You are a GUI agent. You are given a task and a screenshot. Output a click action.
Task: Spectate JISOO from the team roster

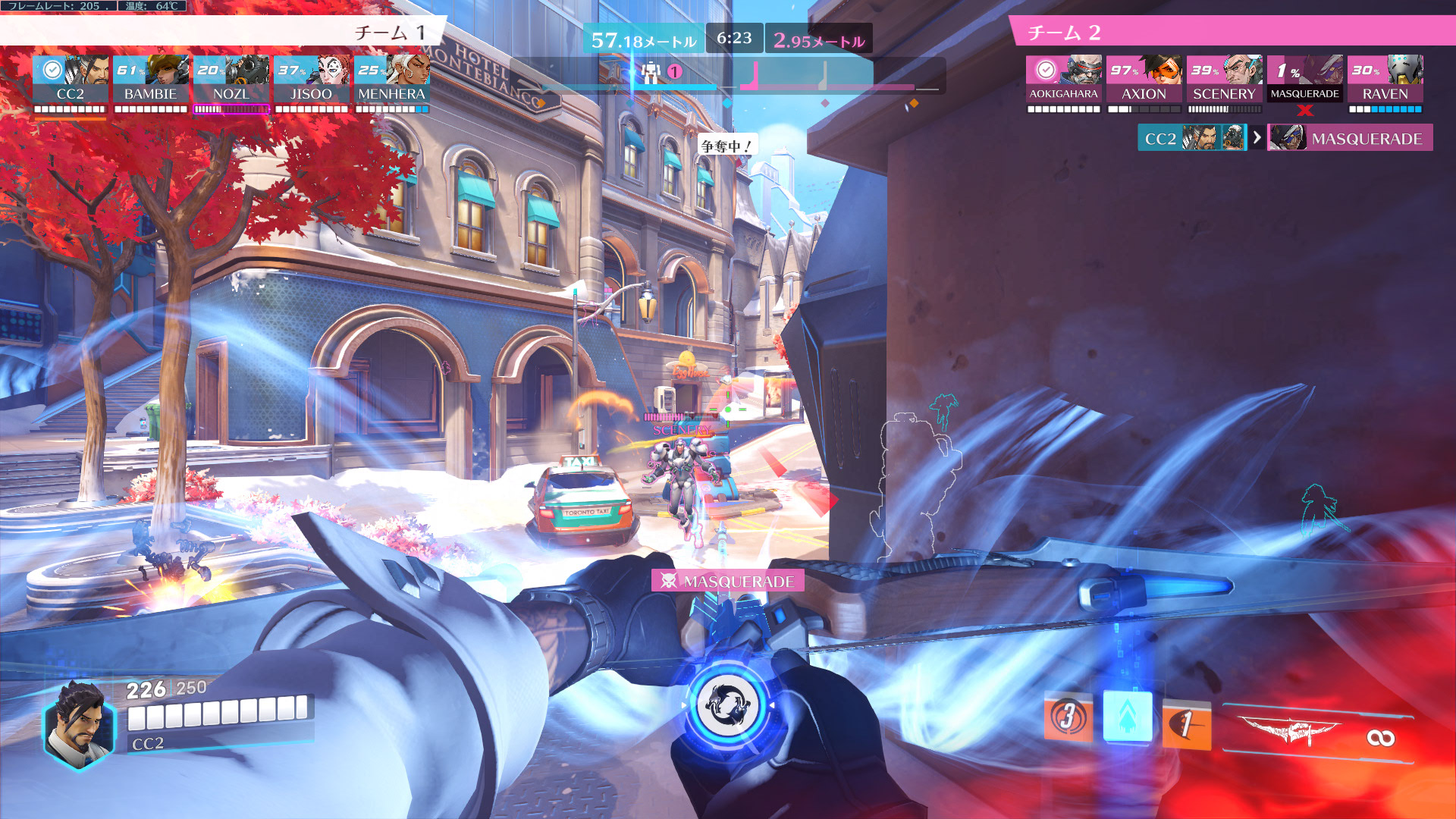pos(312,79)
